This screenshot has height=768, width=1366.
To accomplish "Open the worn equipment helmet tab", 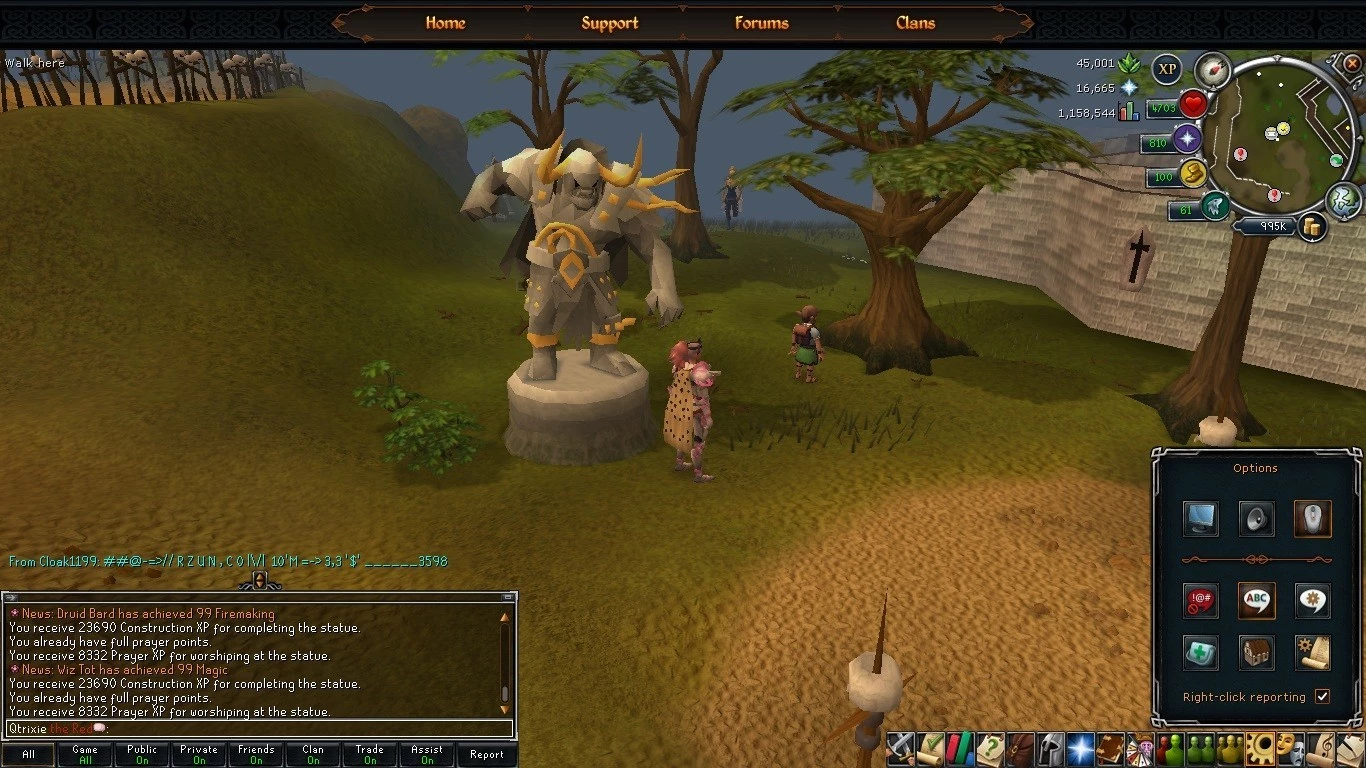I will point(1051,748).
